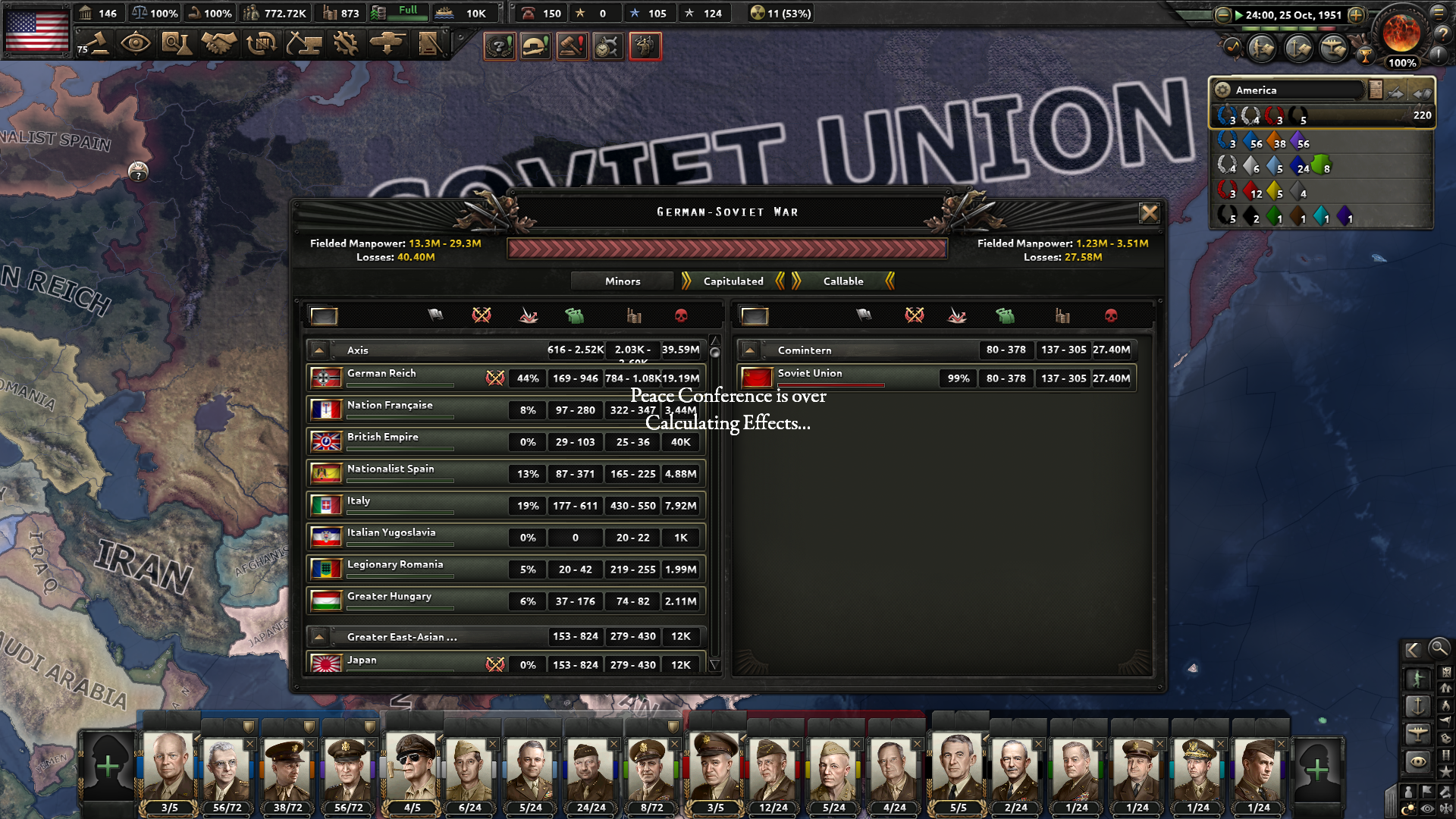
Task: Switch to the Capitulated tab
Action: click(x=732, y=281)
